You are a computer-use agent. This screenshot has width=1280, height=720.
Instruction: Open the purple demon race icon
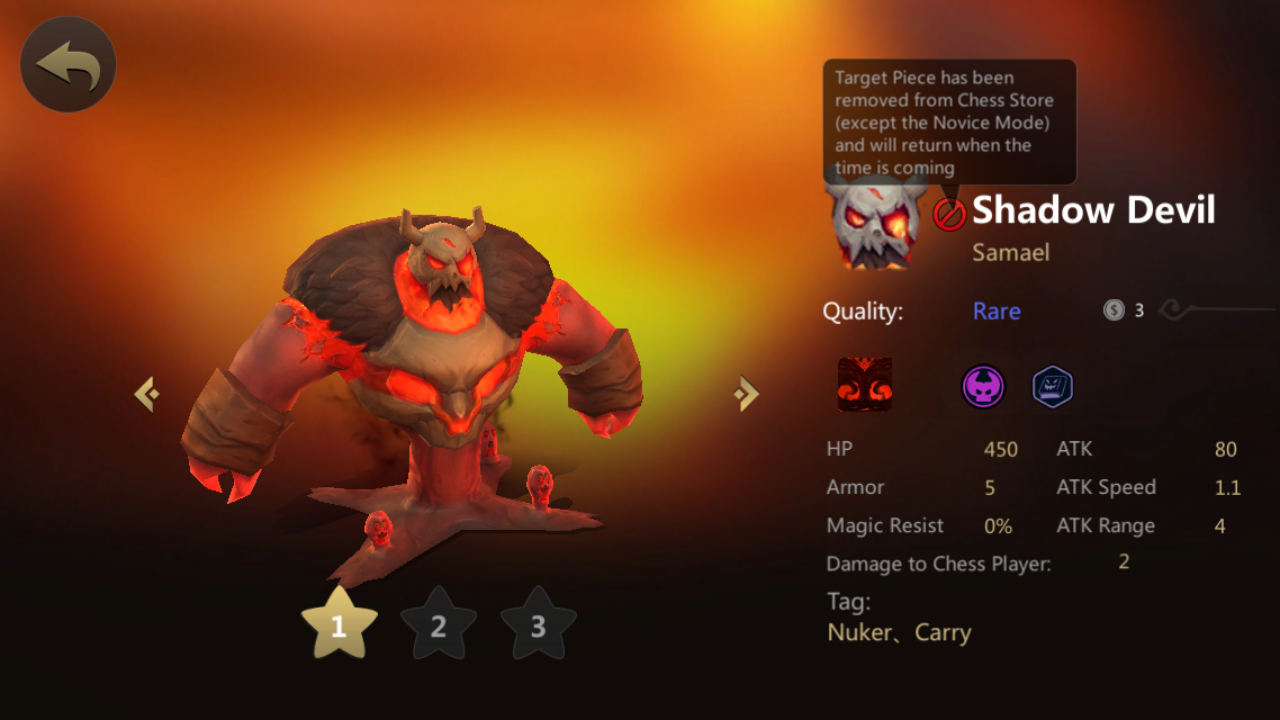[983, 387]
